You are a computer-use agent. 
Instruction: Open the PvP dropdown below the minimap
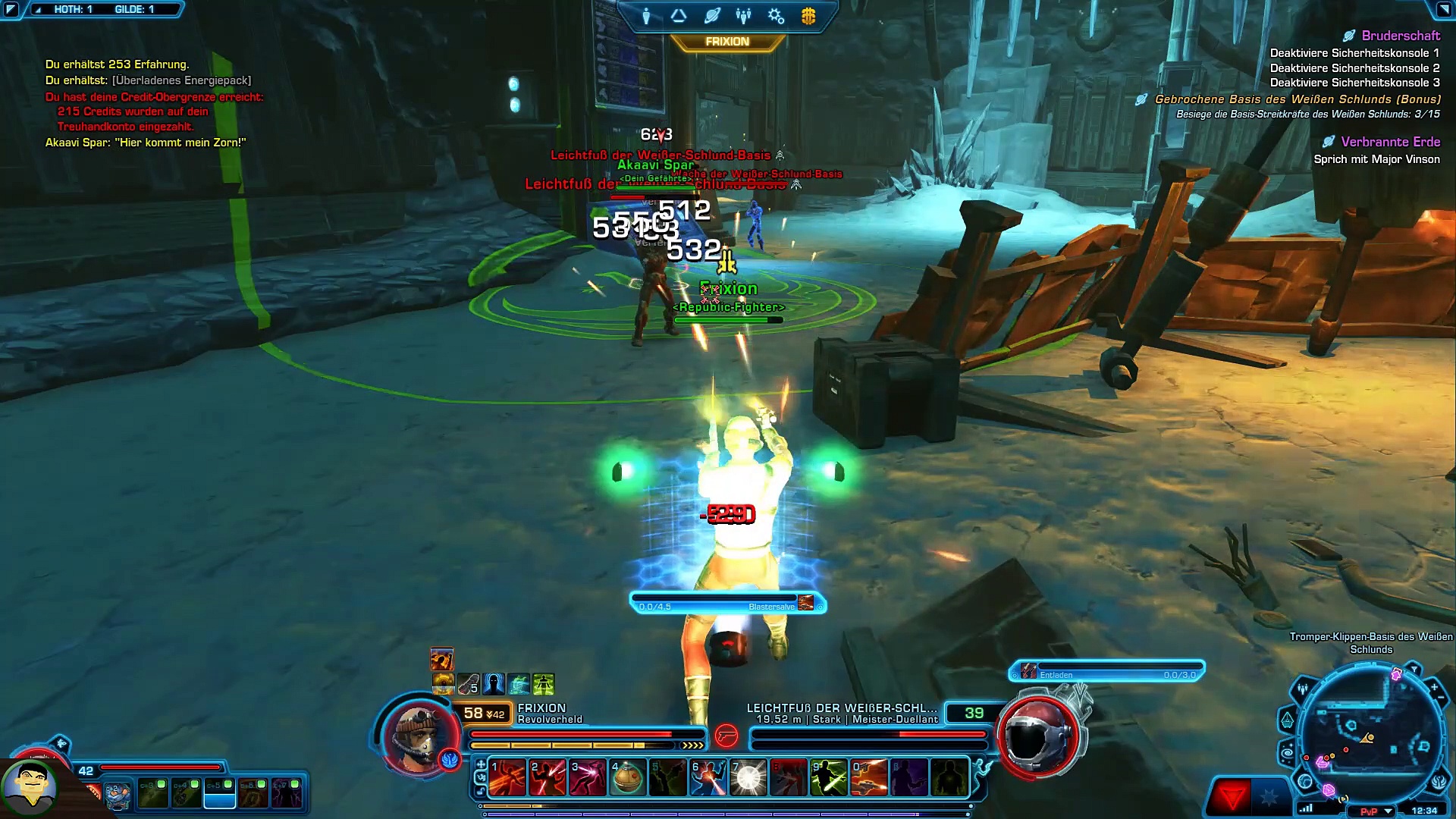1389,811
